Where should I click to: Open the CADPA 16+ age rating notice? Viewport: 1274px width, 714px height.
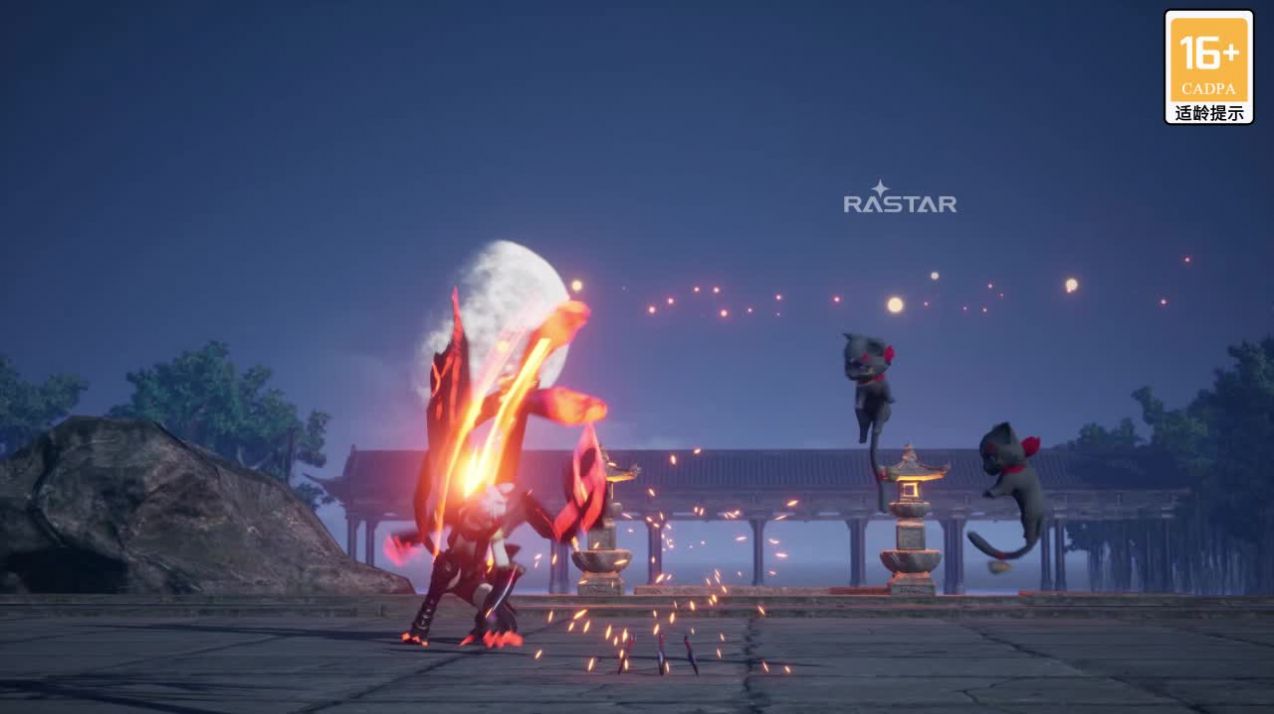(1208, 67)
